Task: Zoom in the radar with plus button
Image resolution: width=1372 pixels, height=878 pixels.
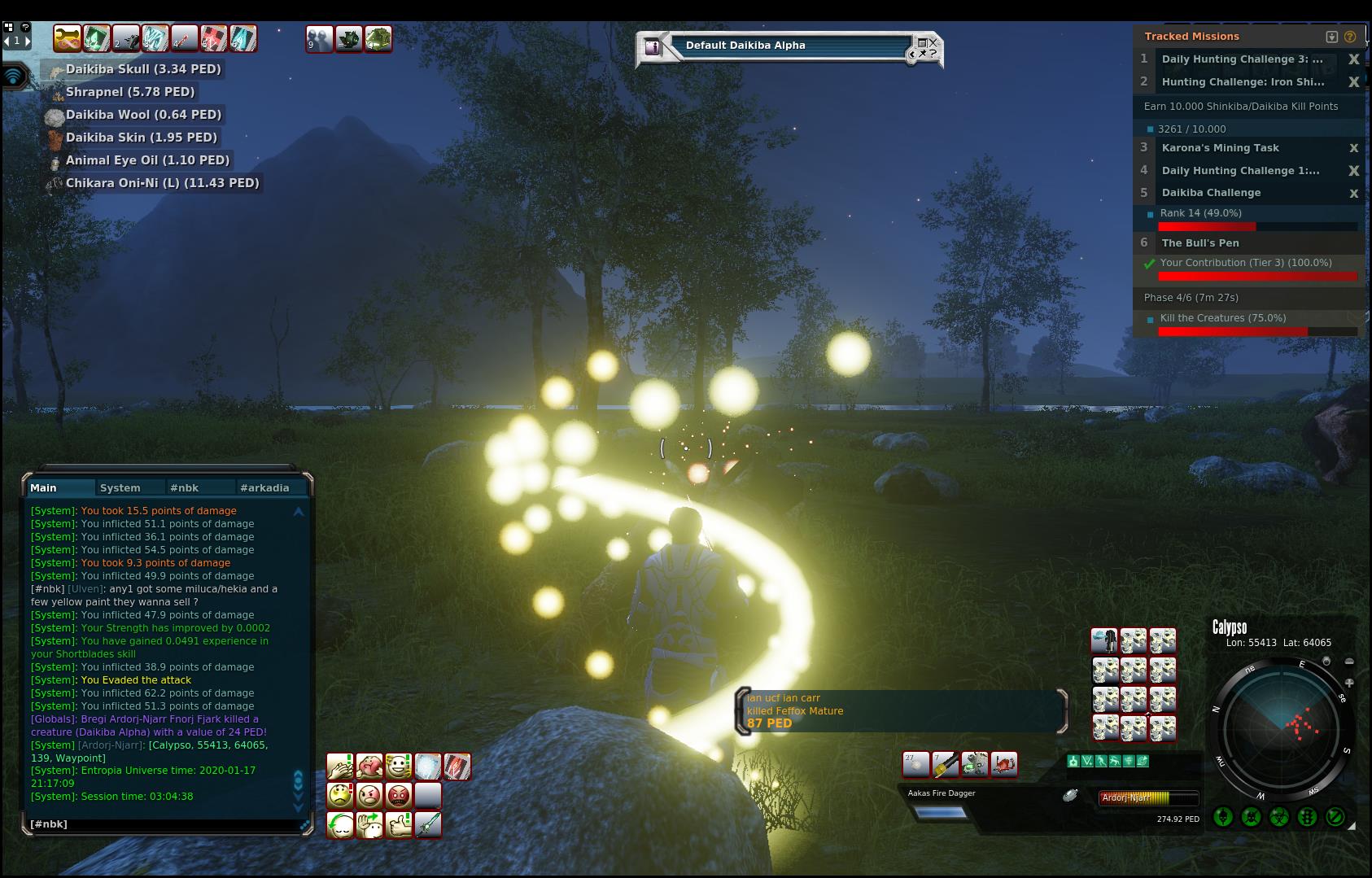Action: (1349, 683)
